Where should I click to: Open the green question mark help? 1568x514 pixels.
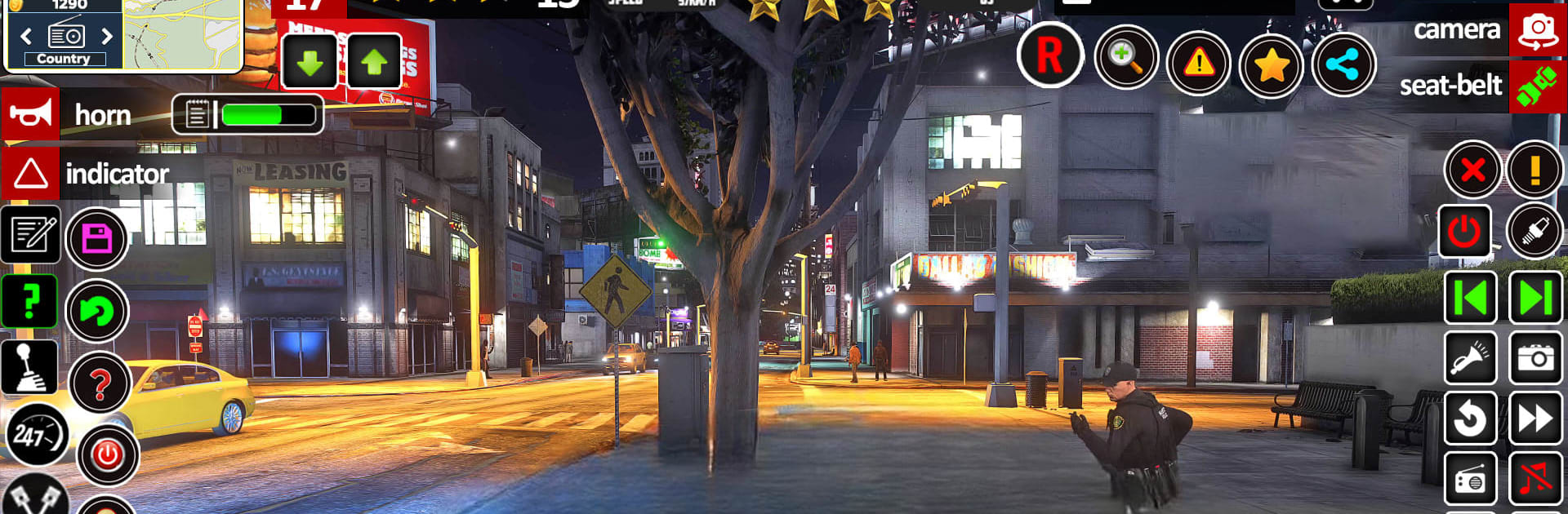30,301
